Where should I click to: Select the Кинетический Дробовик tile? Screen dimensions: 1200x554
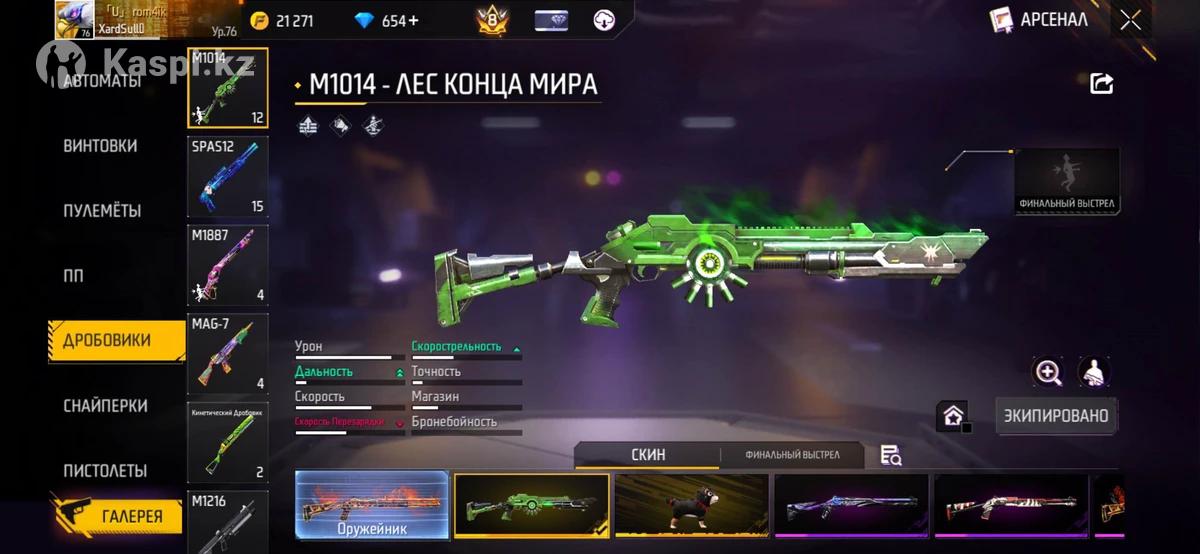(228, 442)
